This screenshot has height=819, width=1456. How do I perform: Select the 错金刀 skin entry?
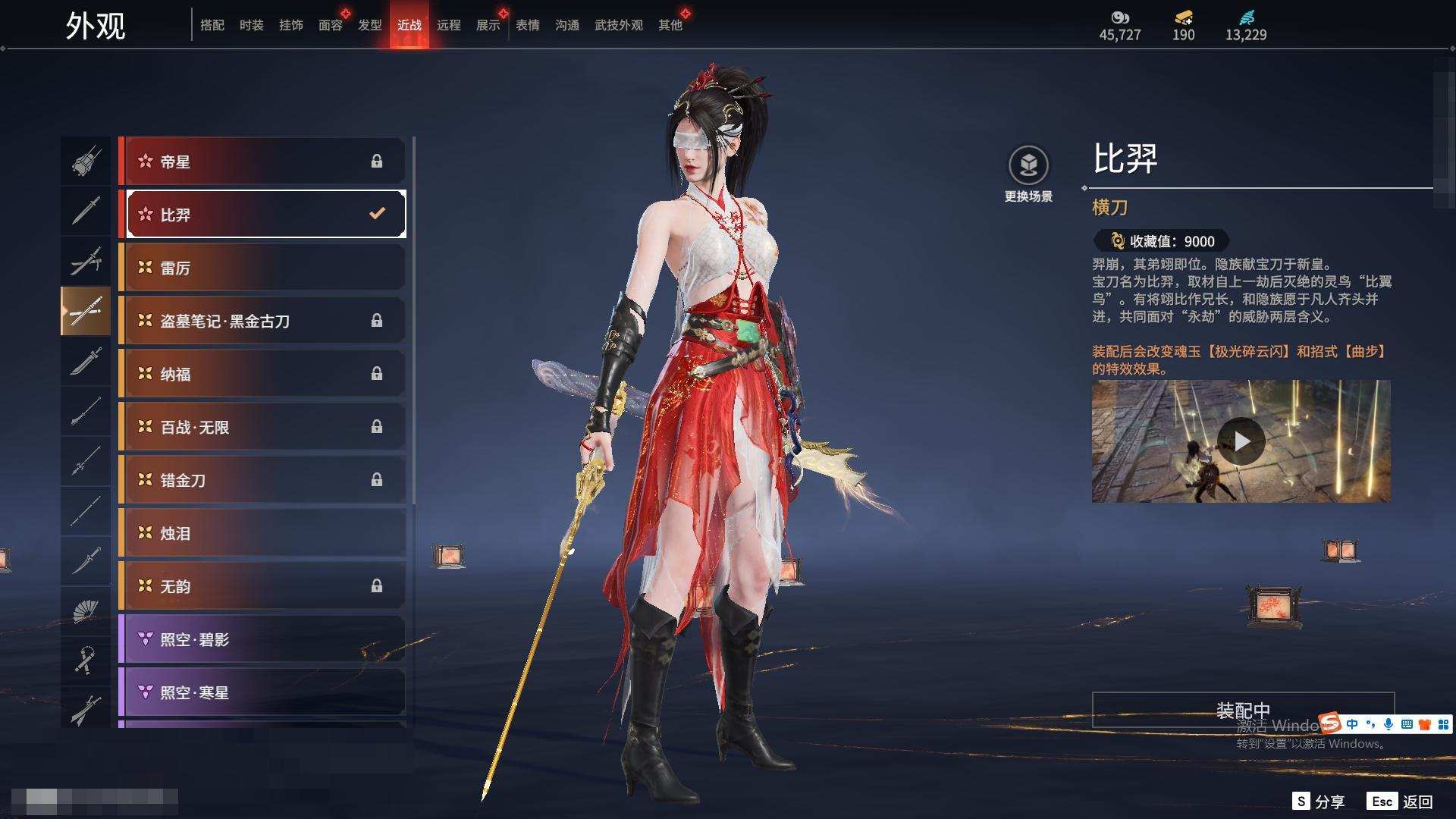pos(262,480)
